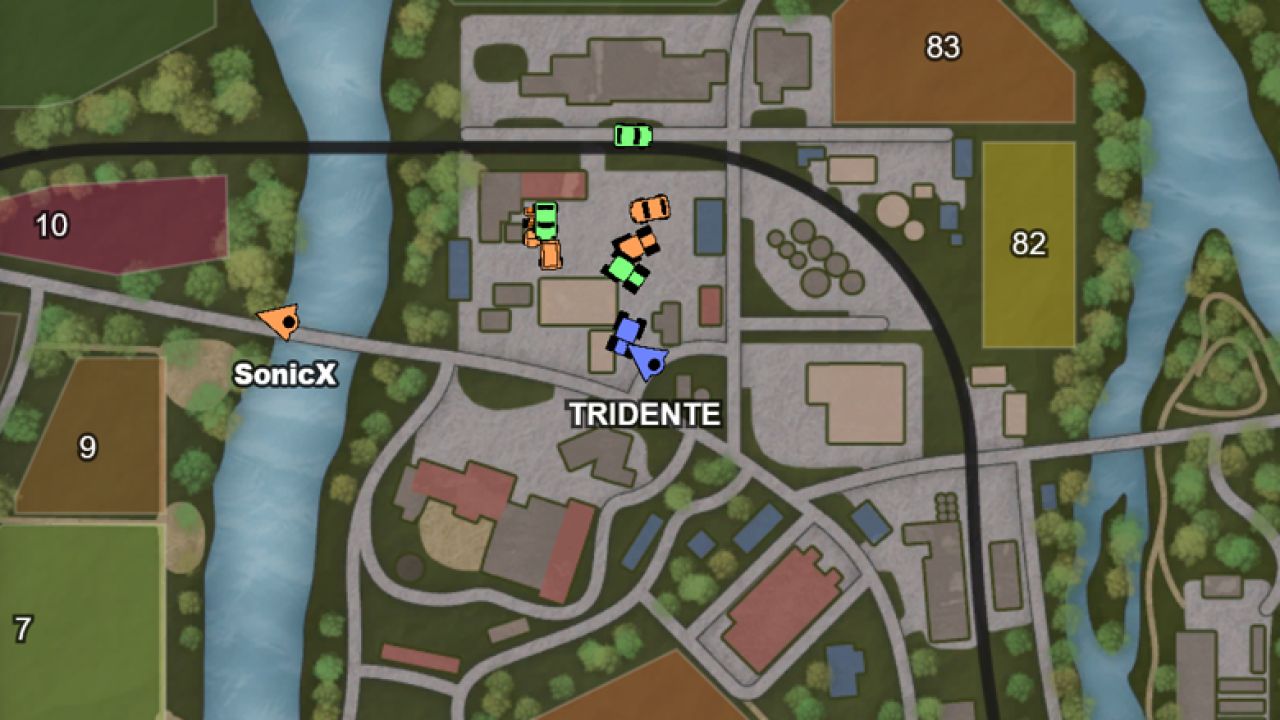Screen dimensions: 1280x720
Task: Click the SonicX player name label
Action: pos(286,376)
